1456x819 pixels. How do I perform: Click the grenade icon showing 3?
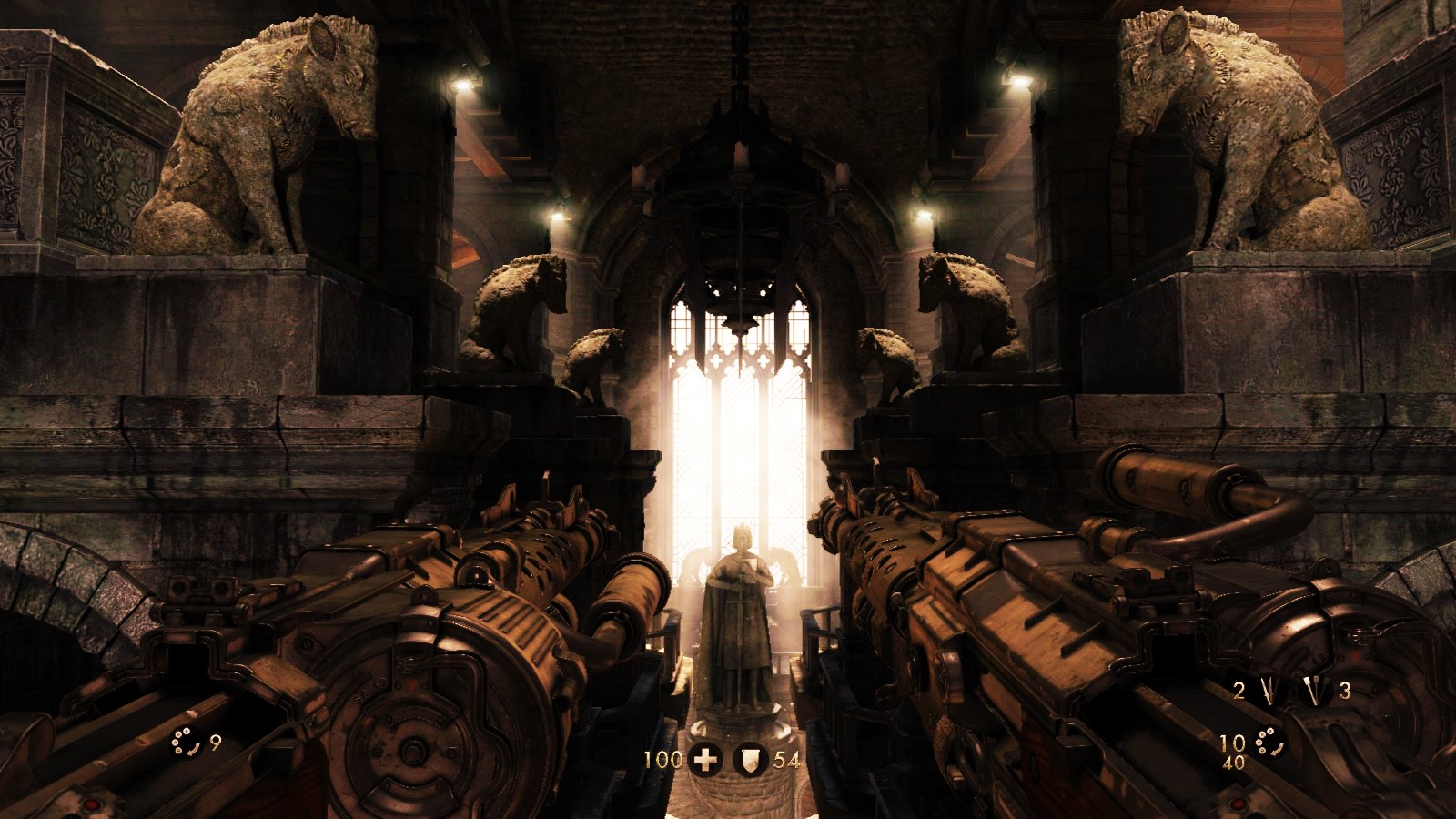coord(1316,692)
